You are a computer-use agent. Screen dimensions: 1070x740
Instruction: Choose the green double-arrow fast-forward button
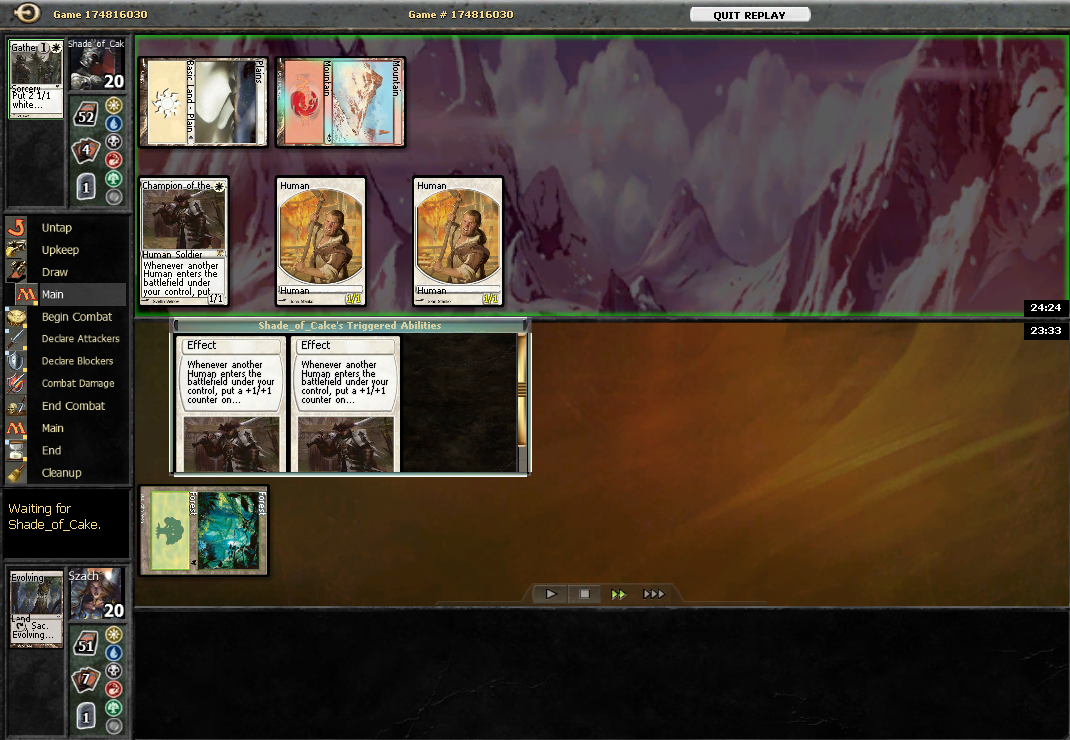pos(619,594)
